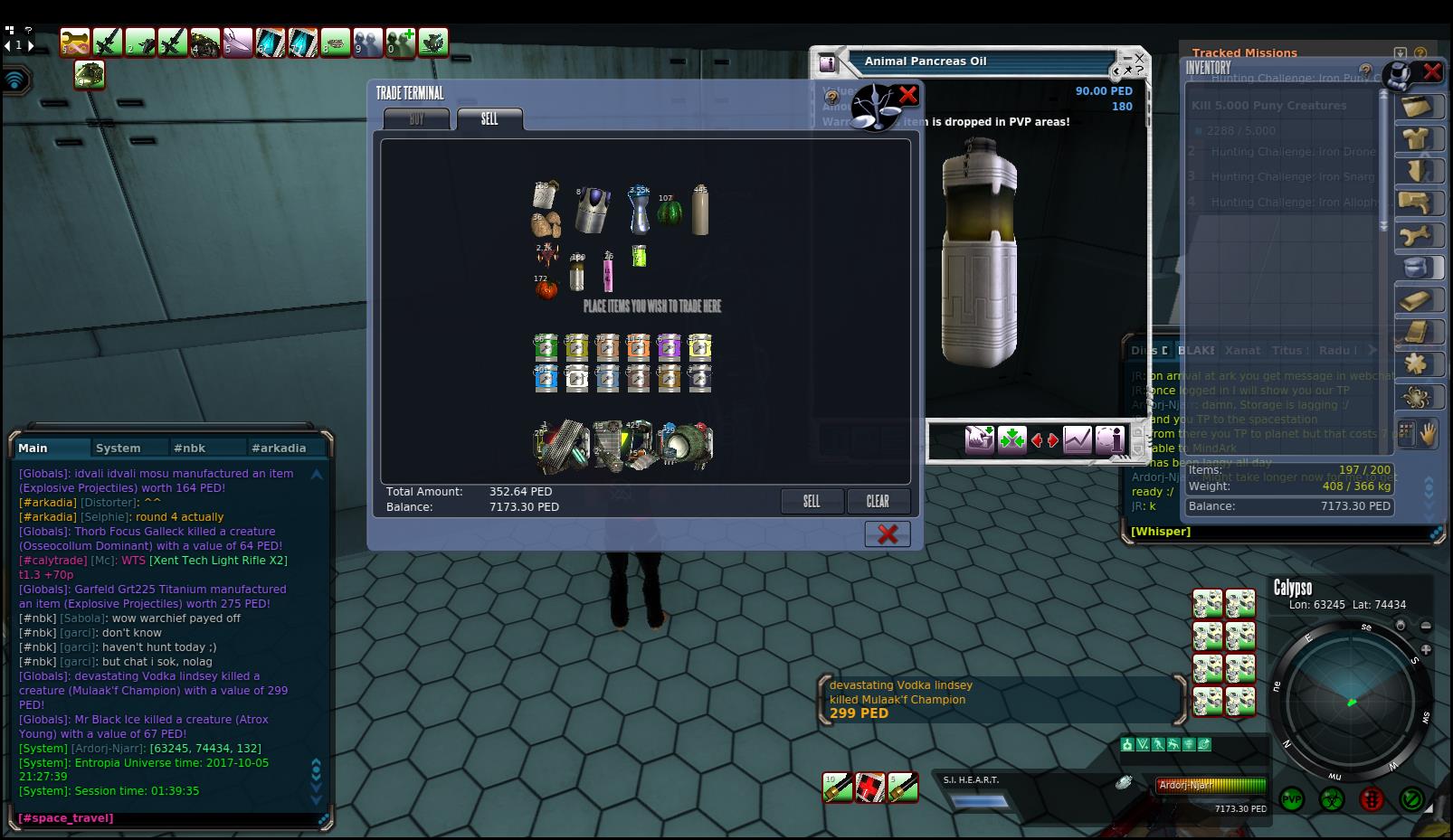The image size is (1453, 840).
Task: Confirm the sale with the SELL button
Action: point(812,502)
